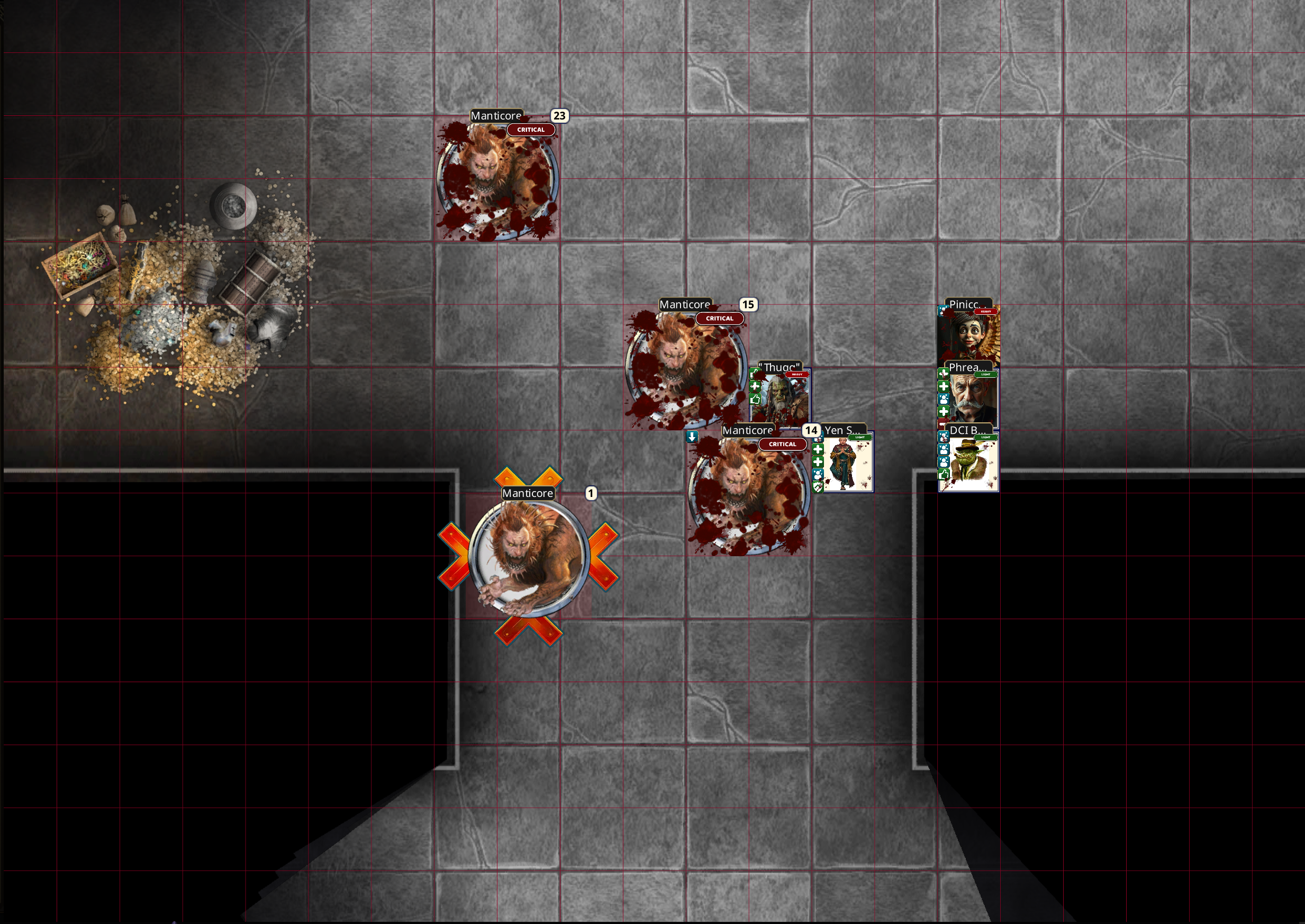Image resolution: width=1305 pixels, height=924 pixels.
Task: Click the creature group icon on Pinicc card
Action: point(944,311)
